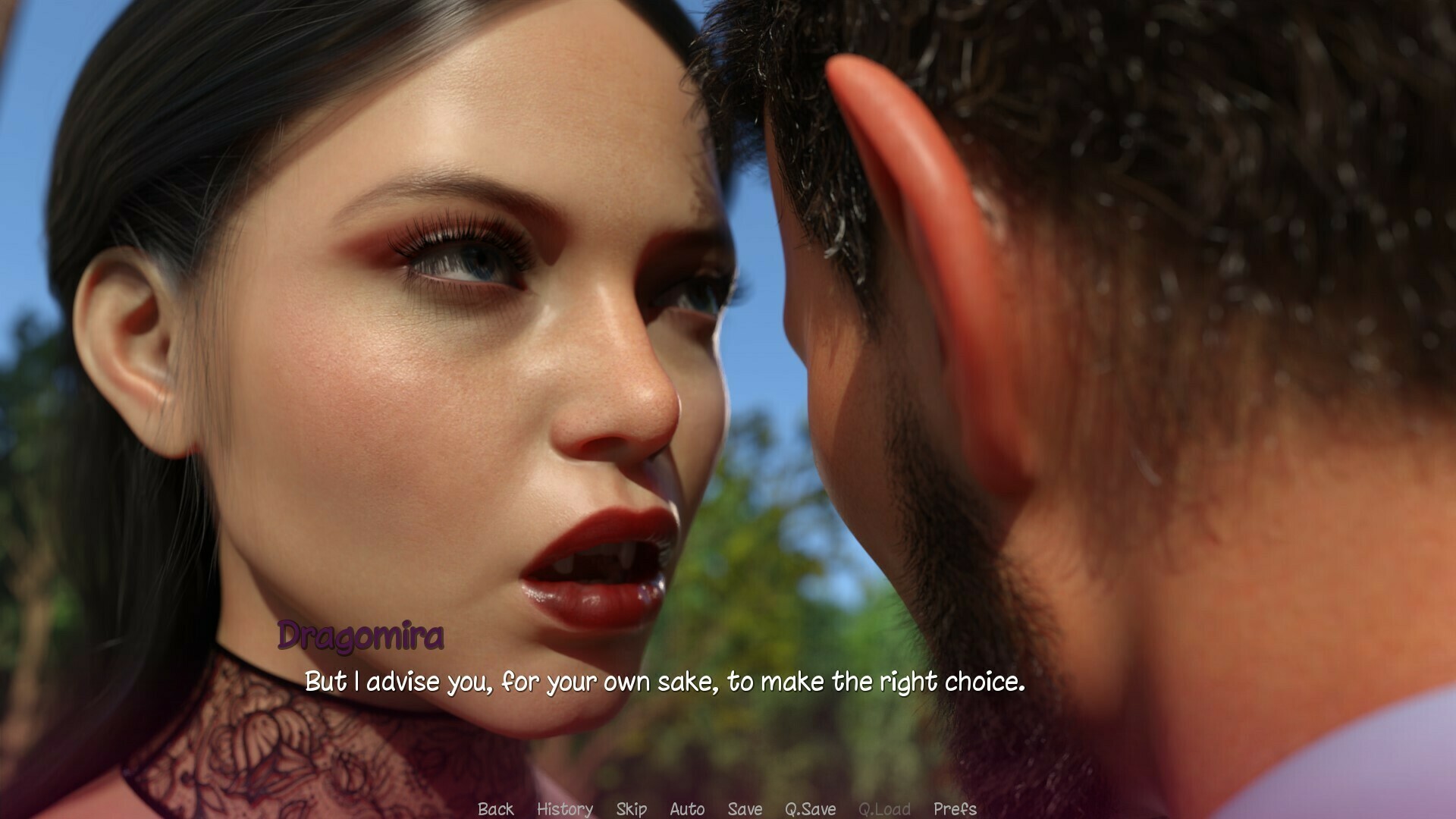Screen dimensions: 1456x819
Task: Click Q.Load to restore quick save
Action: (884, 809)
